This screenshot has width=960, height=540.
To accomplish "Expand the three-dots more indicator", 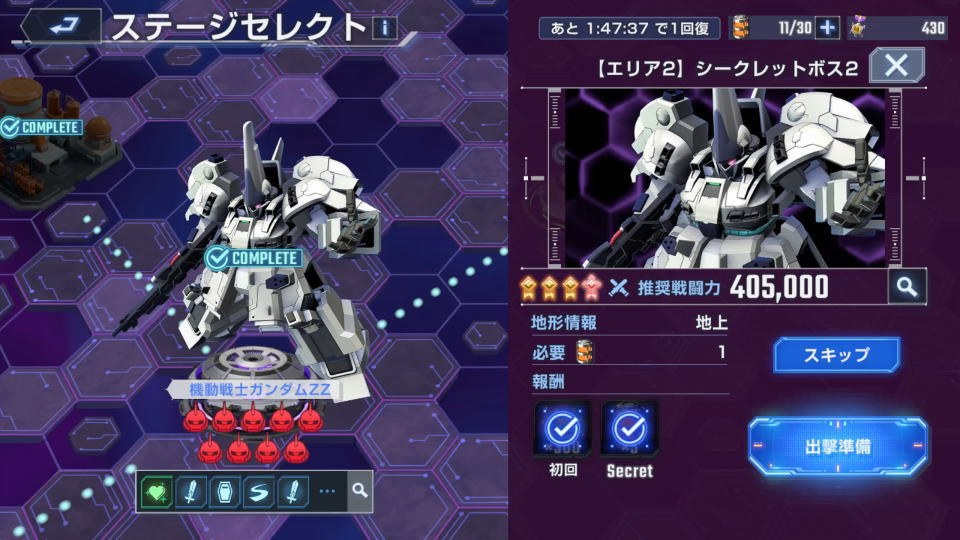I will pyautogui.click(x=327, y=491).
